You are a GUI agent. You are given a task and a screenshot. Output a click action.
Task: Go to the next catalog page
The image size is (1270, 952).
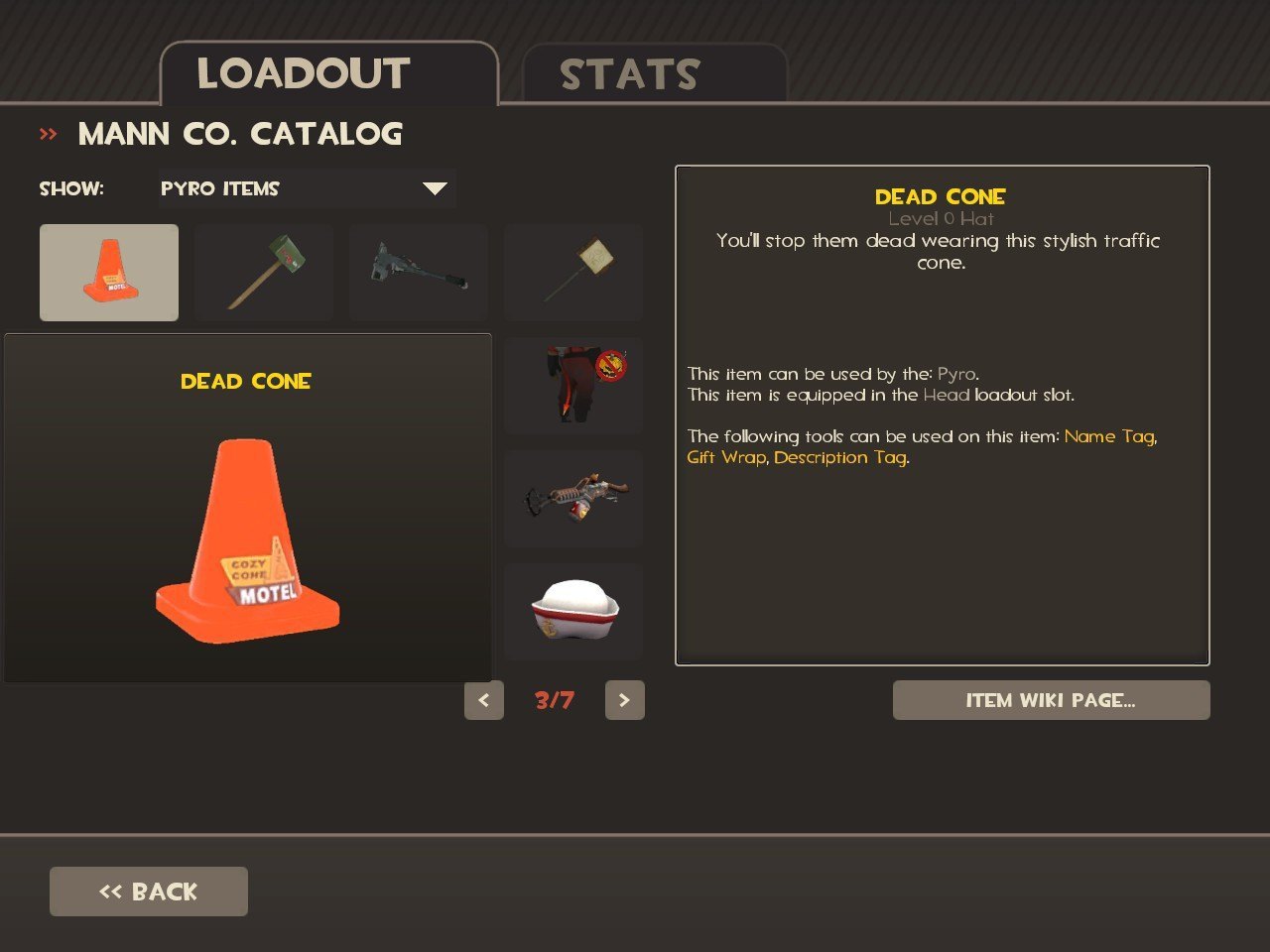[x=625, y=700]
